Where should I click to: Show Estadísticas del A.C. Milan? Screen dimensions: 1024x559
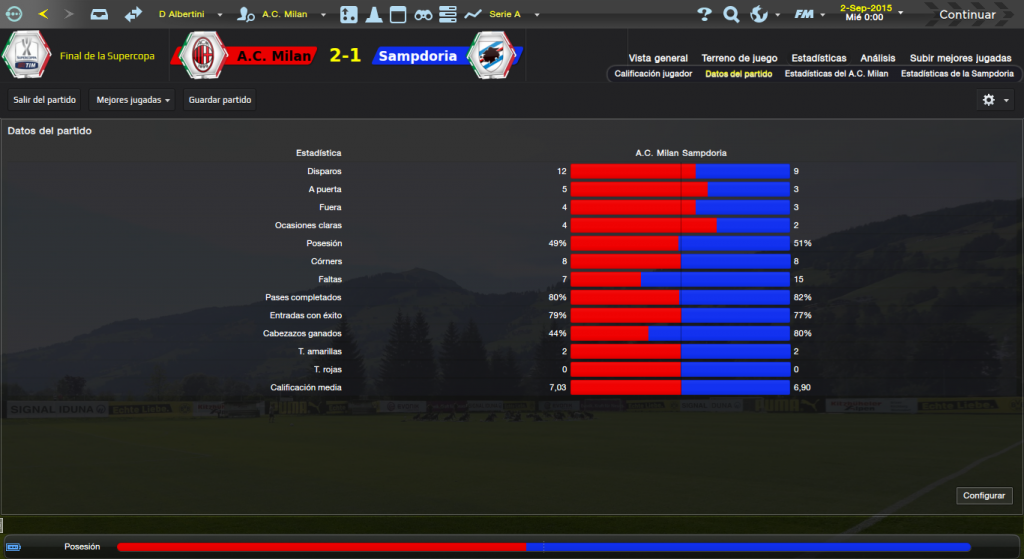[836, 74]
